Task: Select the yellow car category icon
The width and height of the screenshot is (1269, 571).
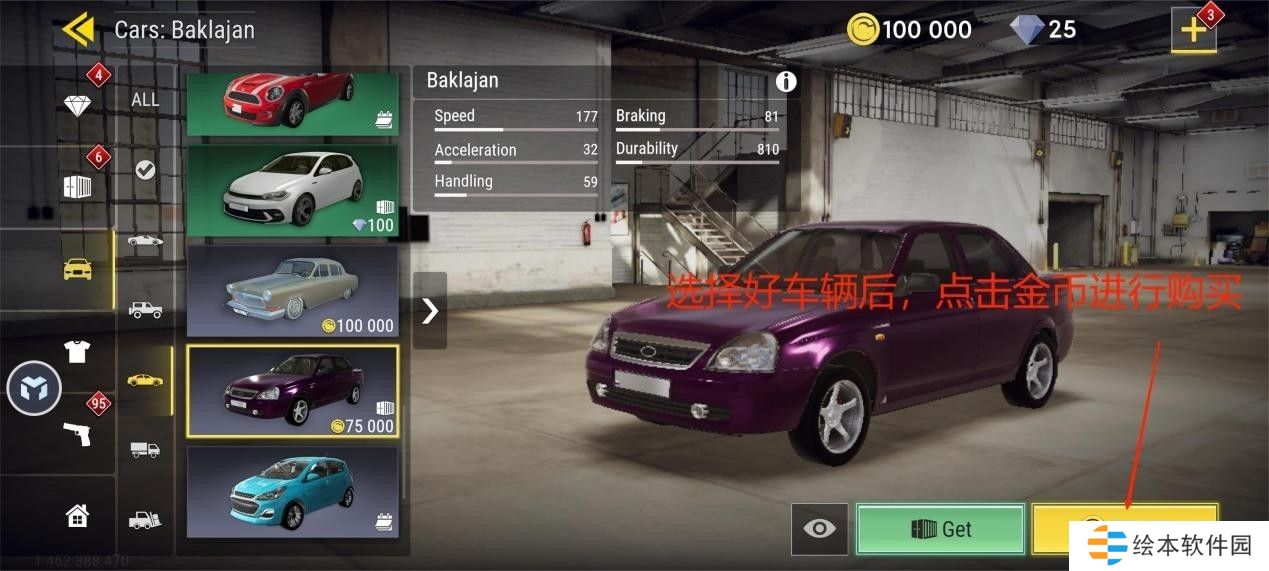Action: tap(78, 269)
